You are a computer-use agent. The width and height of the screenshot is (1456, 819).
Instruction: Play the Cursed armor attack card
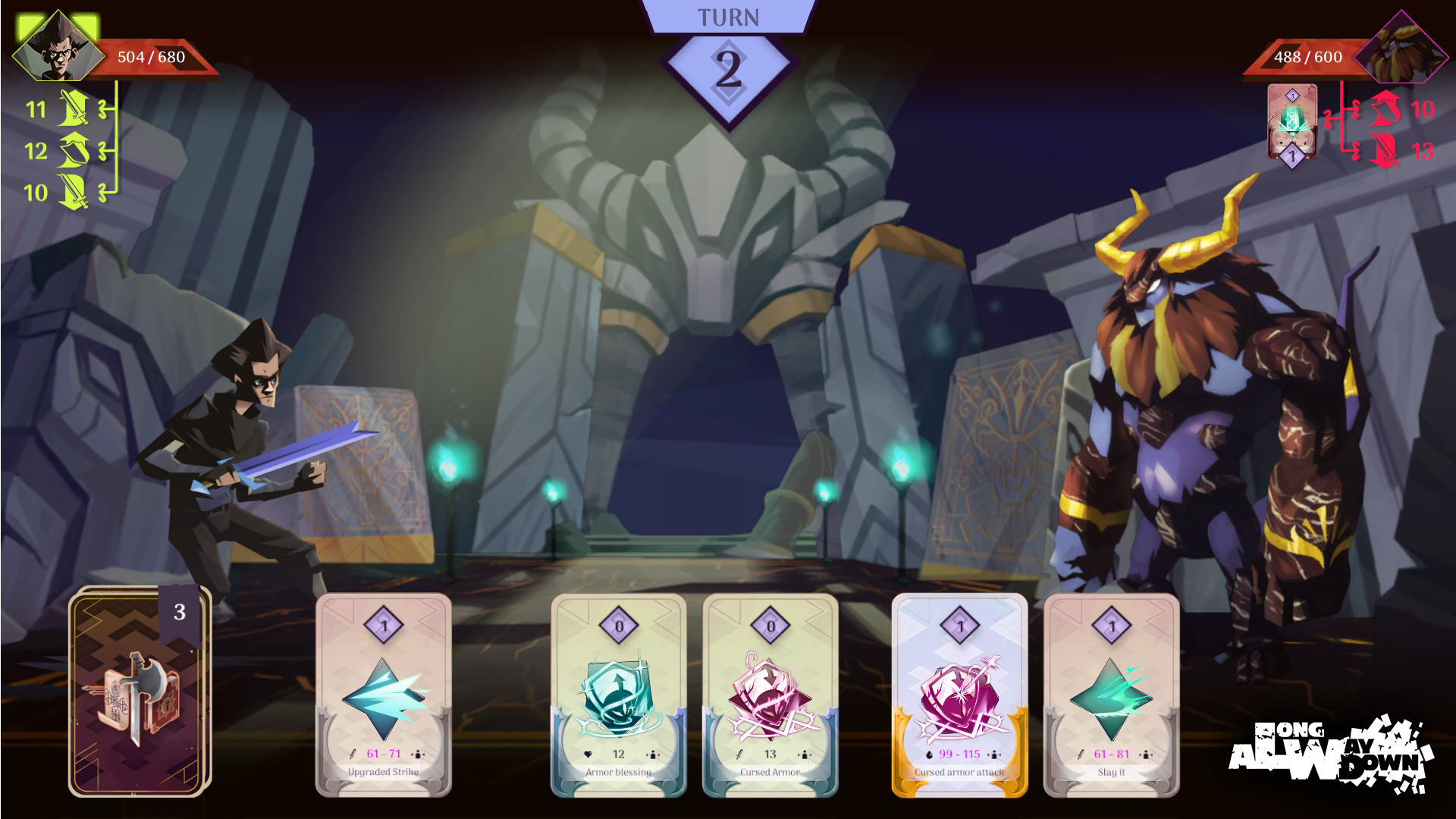(x=960, y=695)
